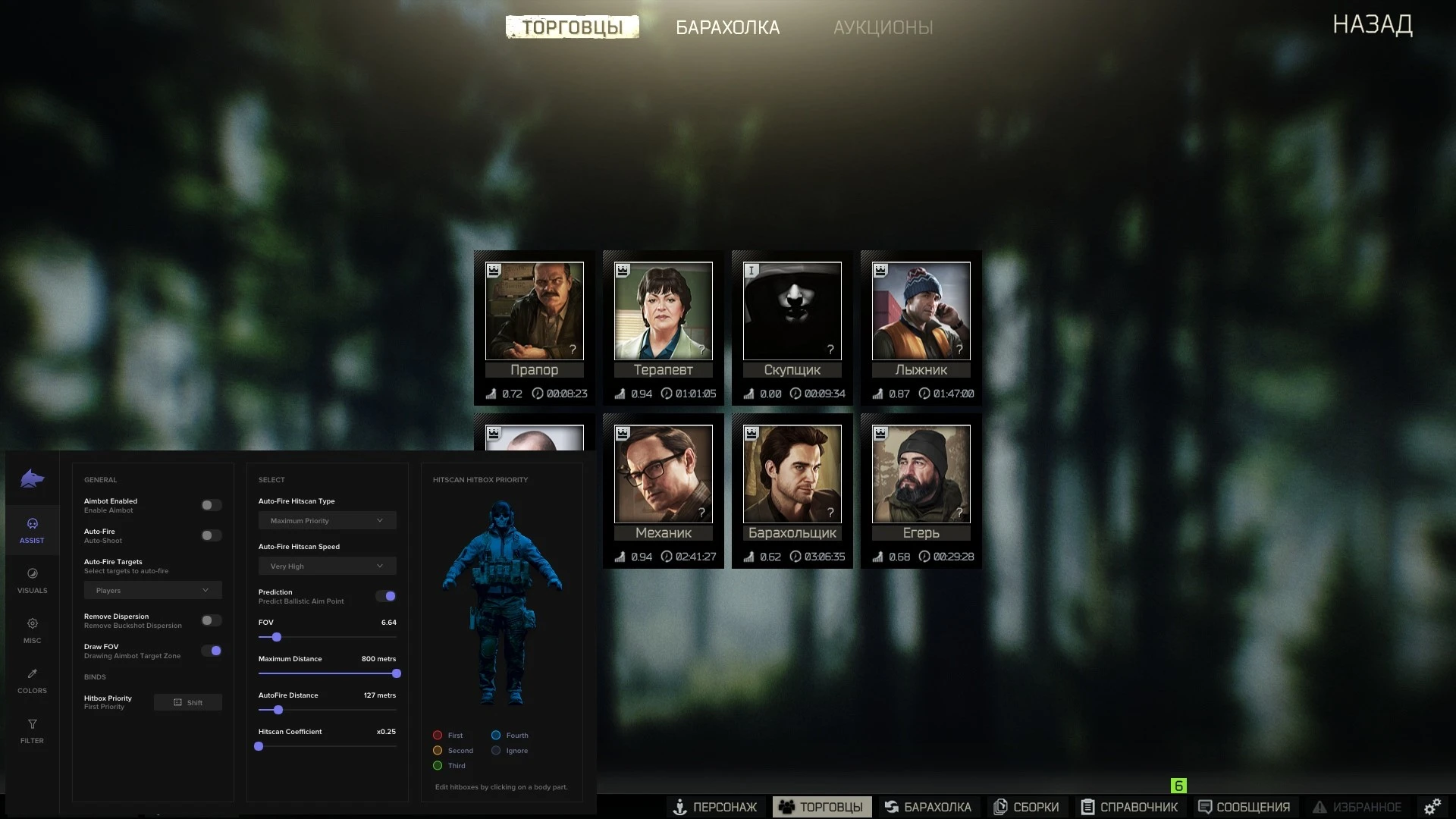Open the MISC settings panel
1456x819 pixels.
point(32,630)
